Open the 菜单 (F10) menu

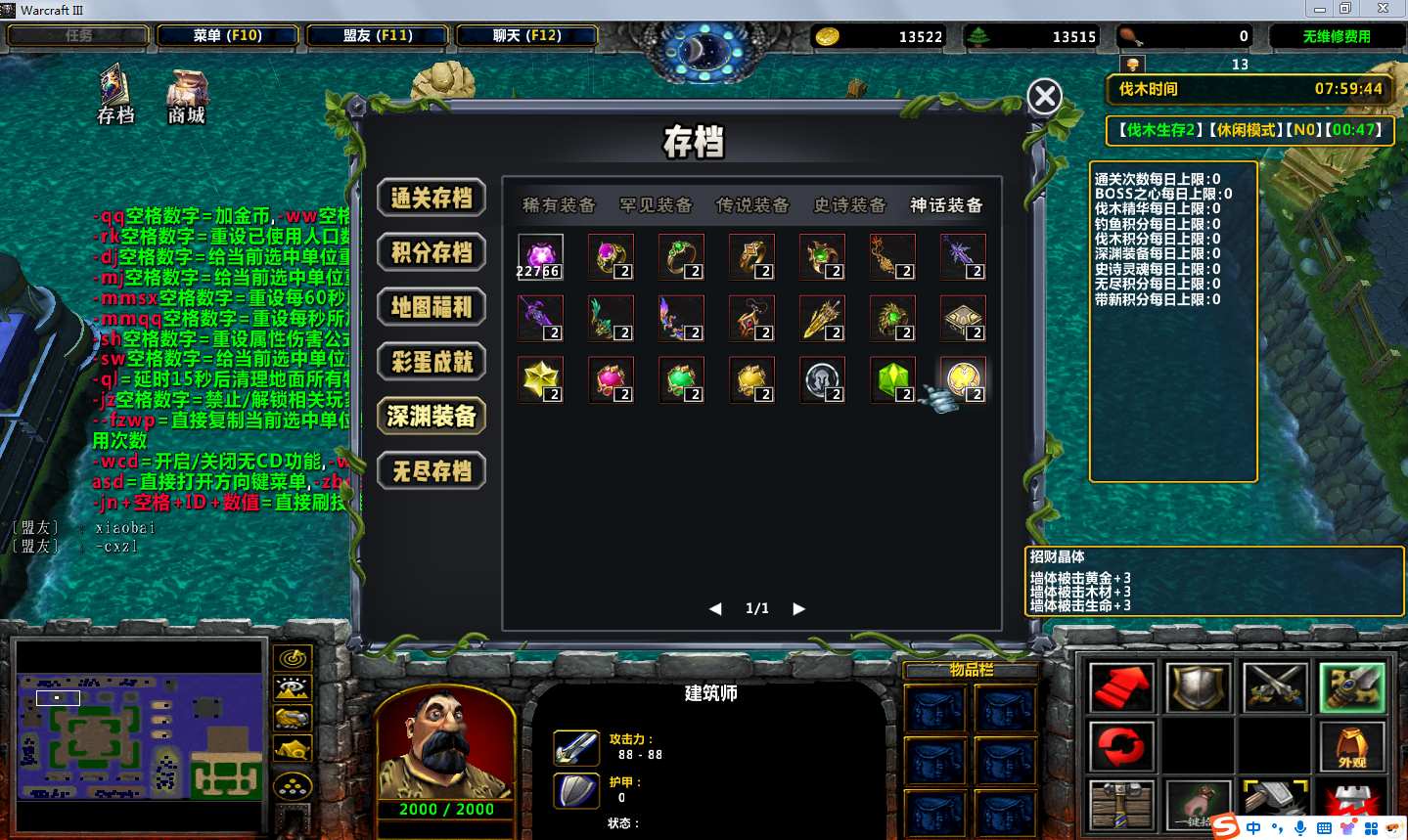[x=227, y=35]
